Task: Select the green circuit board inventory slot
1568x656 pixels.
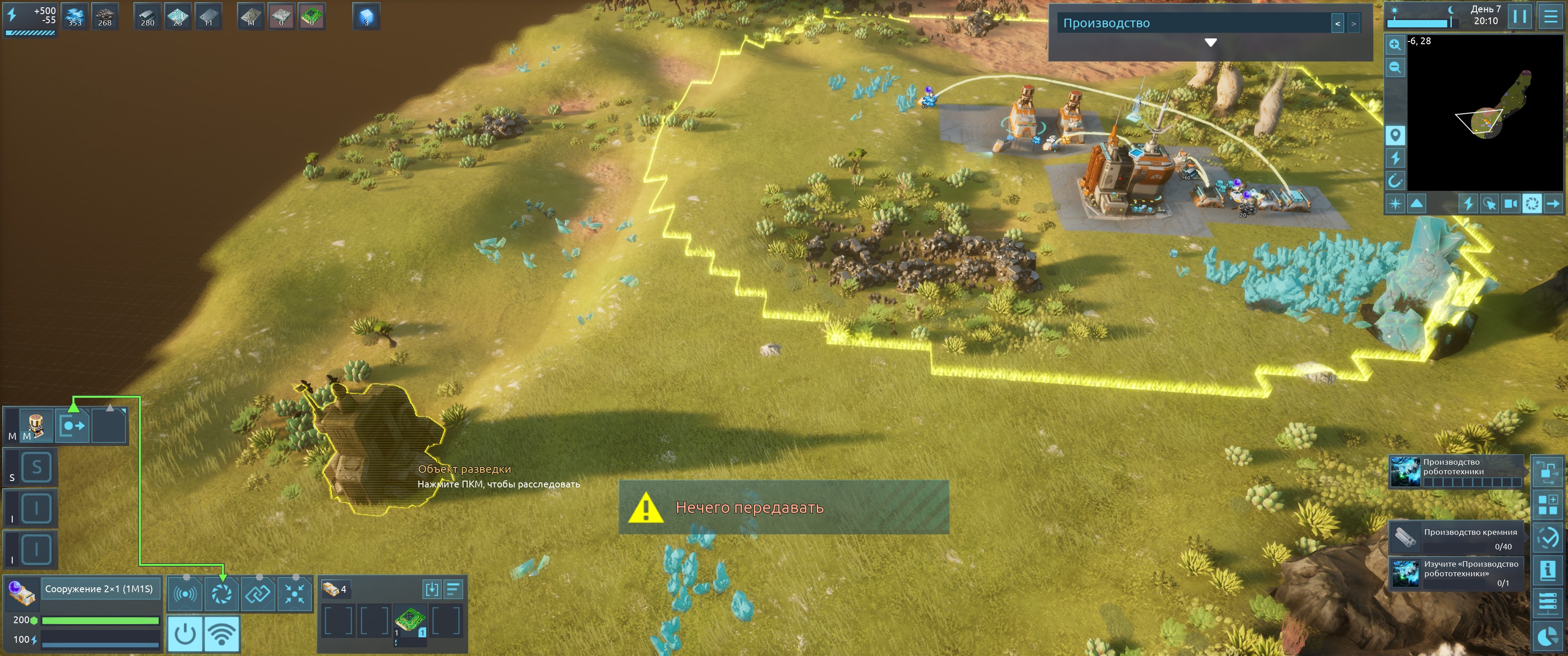Action: coord(410,621)
